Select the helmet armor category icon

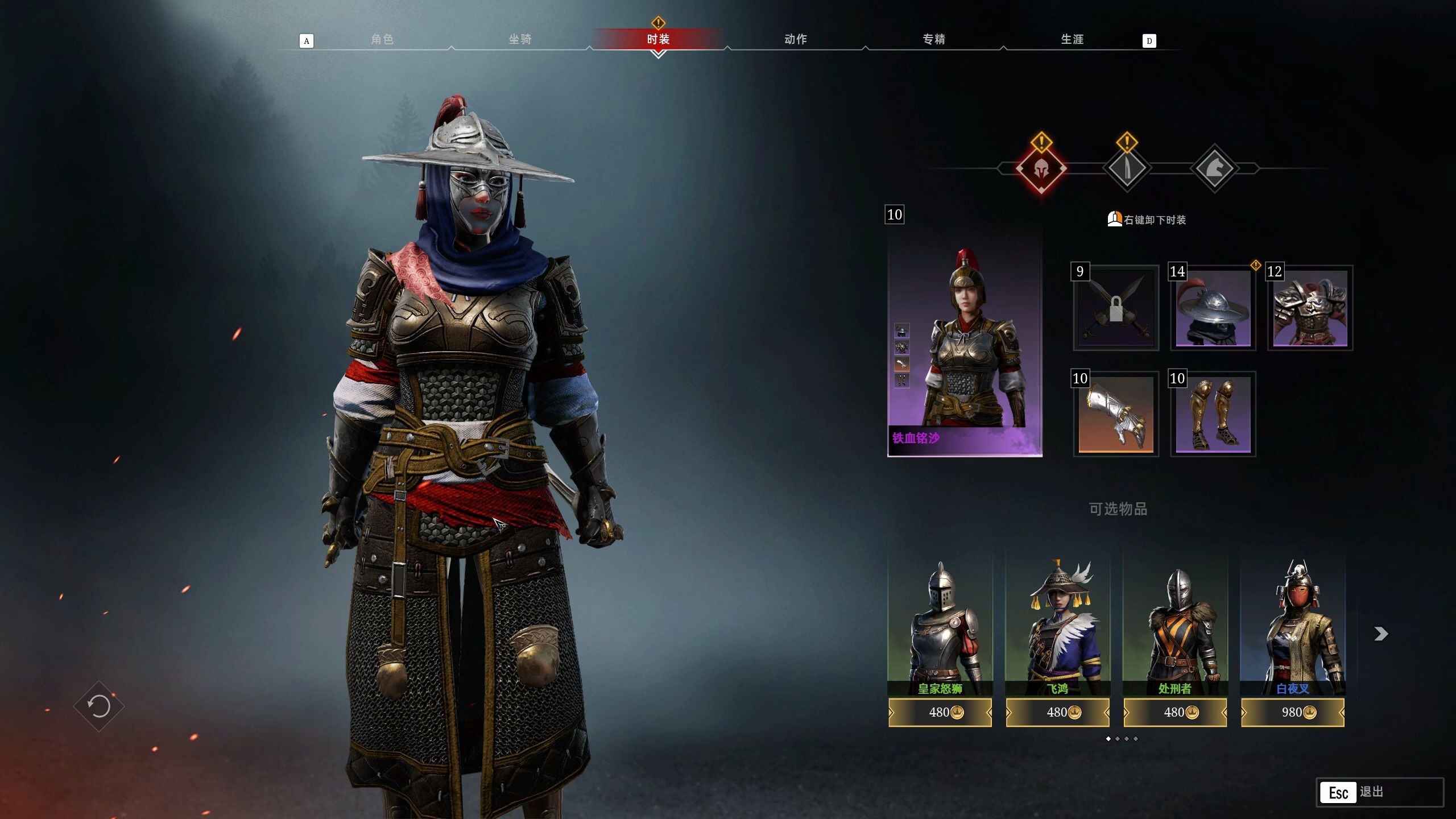1041,169
